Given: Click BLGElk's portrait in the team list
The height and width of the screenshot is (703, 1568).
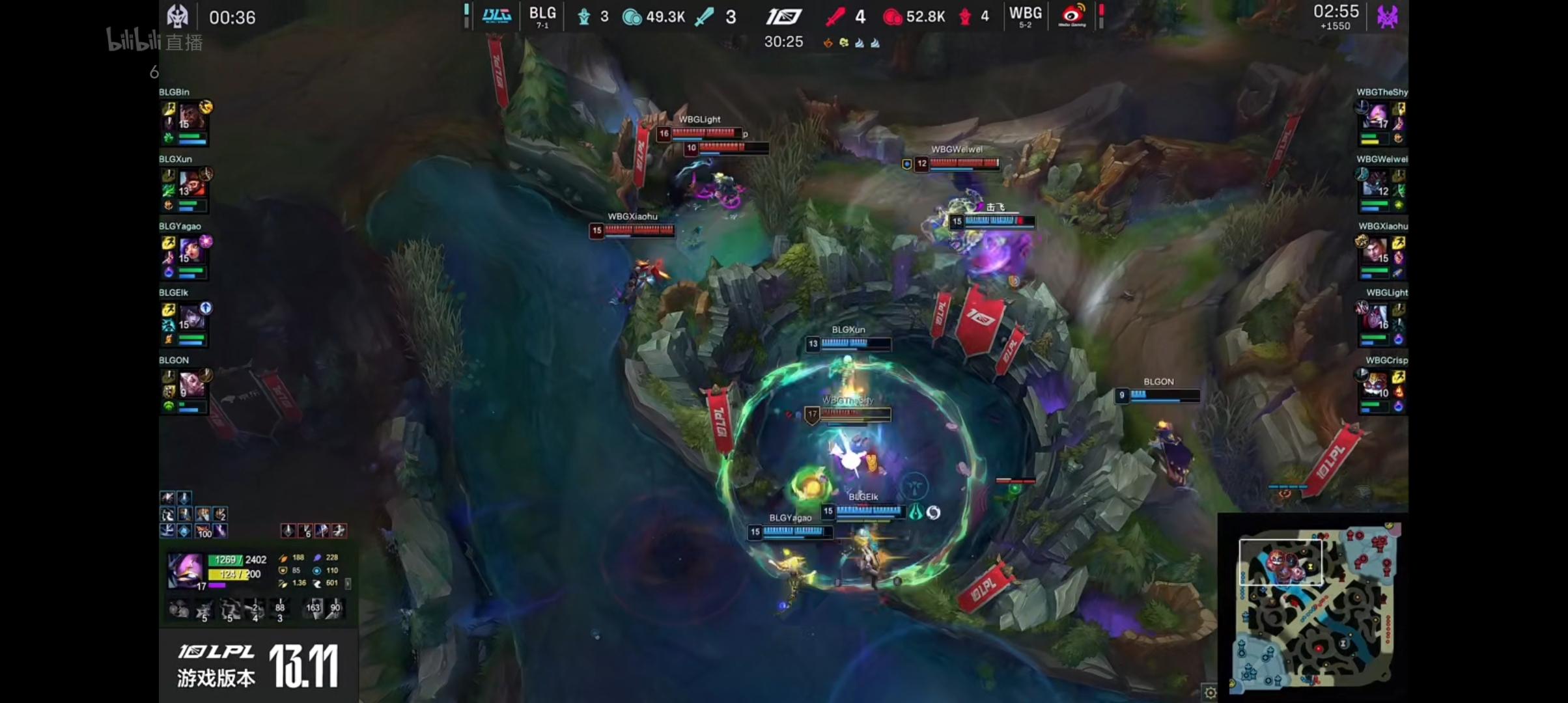Looking at the screenshot, I should (x=189, y=318).
